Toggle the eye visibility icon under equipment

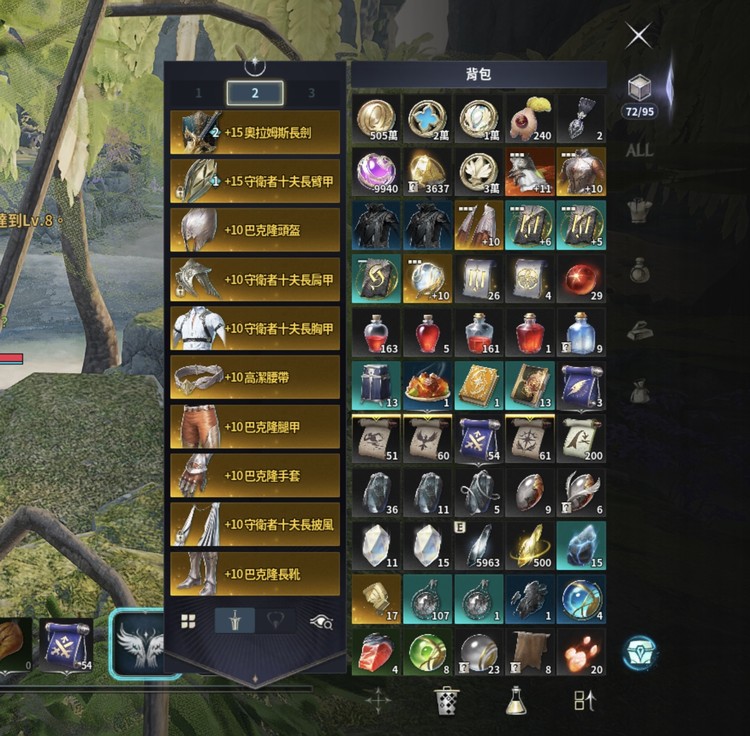tap(321, 621)
